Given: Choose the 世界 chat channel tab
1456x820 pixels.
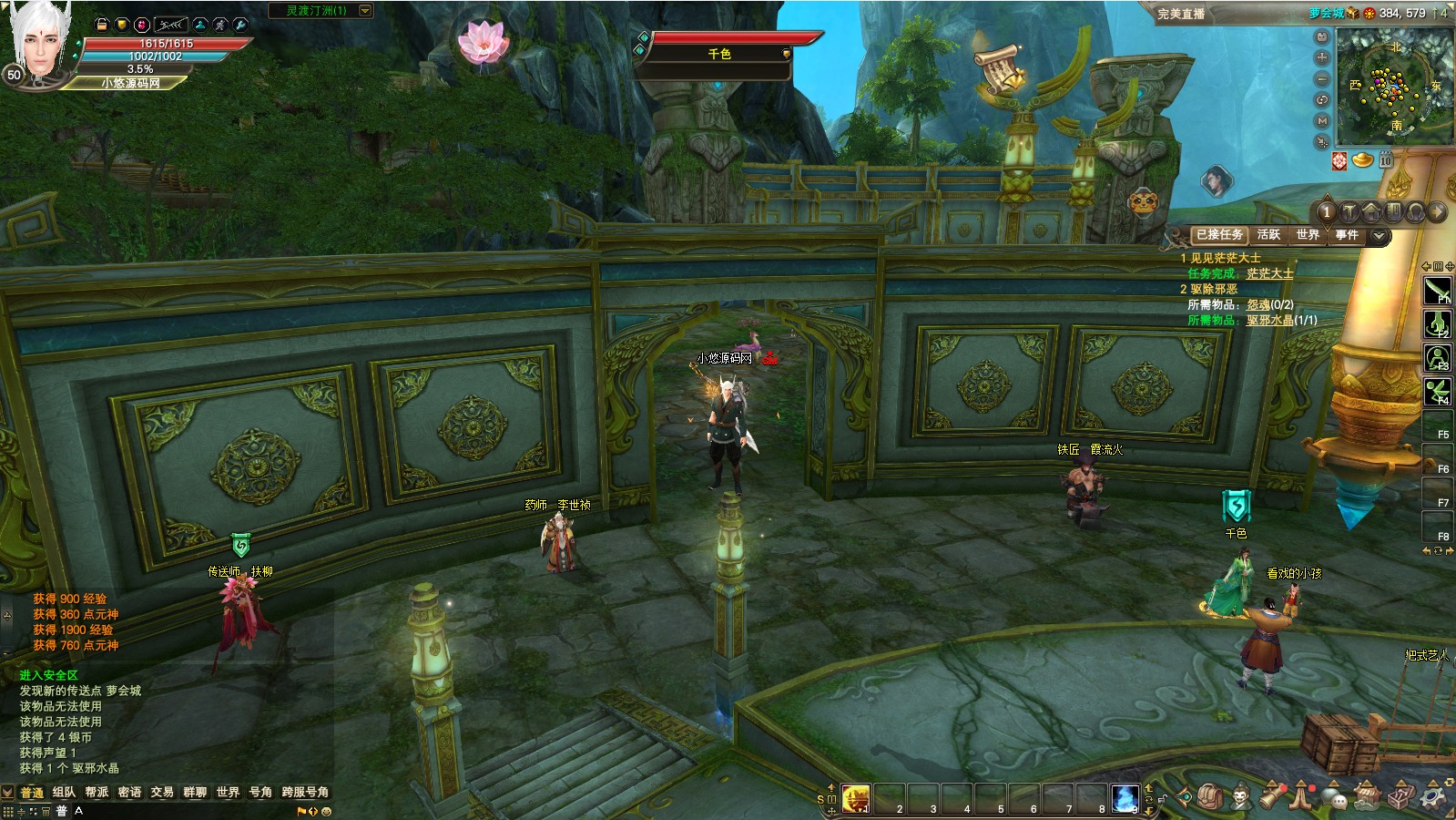Looking at the screenshot, I should coord(228,792).
